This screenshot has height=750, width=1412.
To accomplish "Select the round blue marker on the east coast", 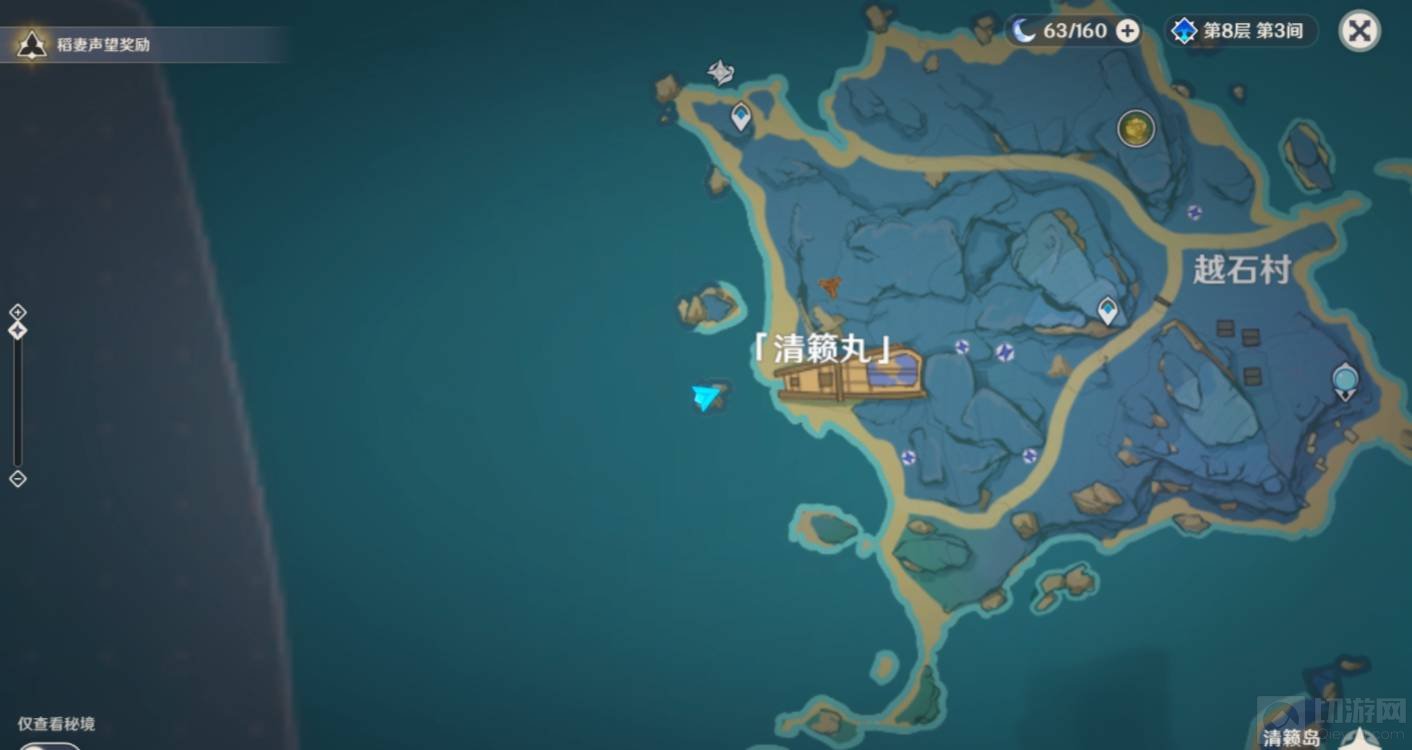I will 1345,379.
